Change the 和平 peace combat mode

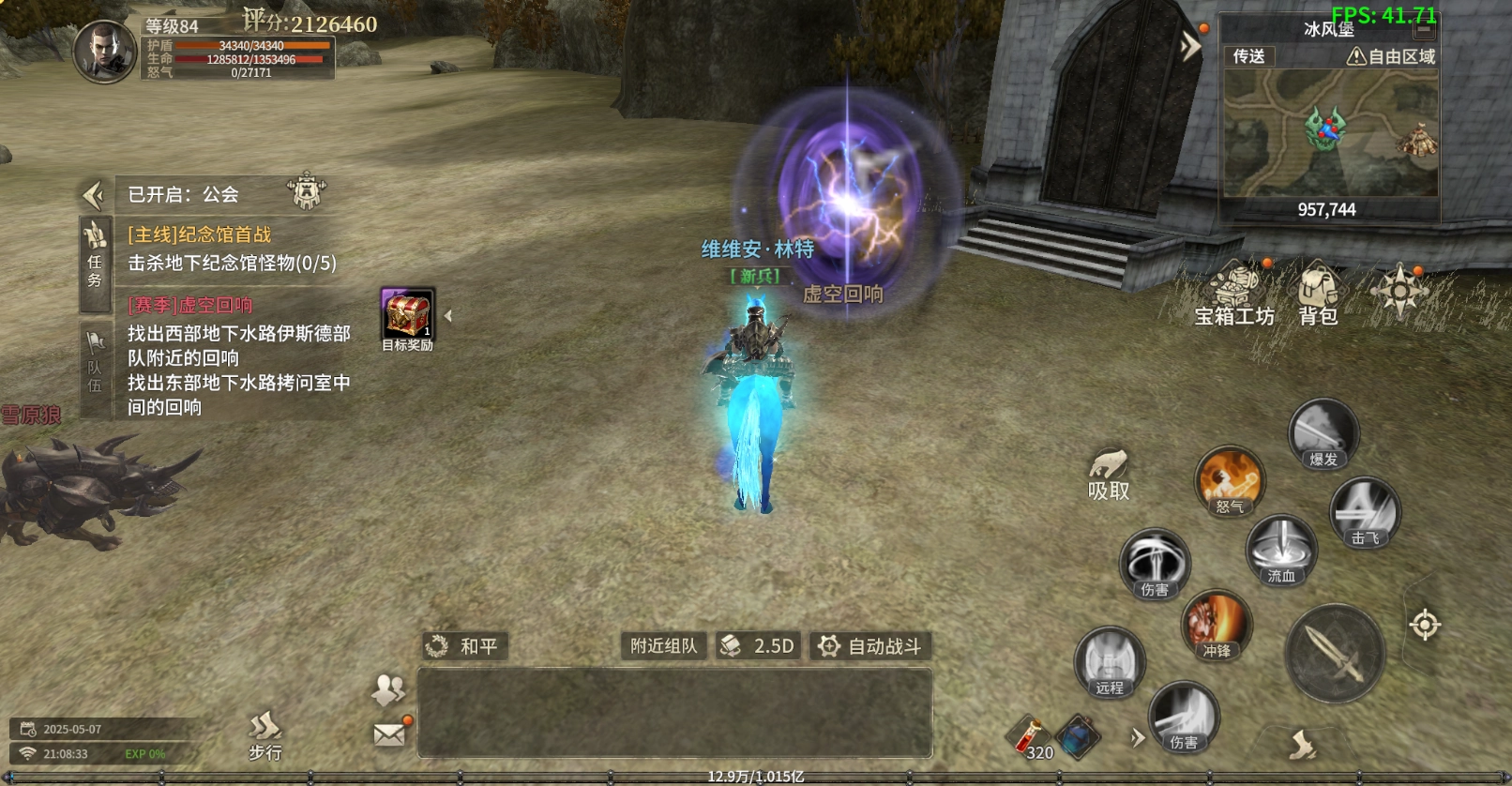pyautogui.click(x=465, y=646)
